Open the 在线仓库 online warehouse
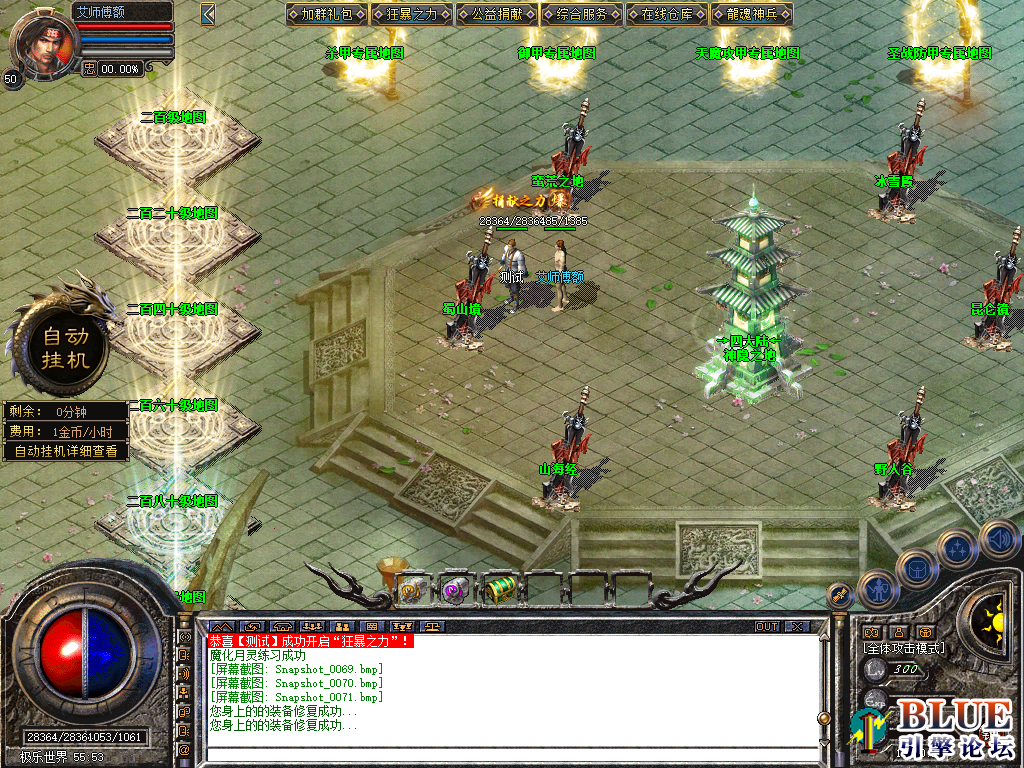This screenshot has width=1024, height=768. click(666, 14)
